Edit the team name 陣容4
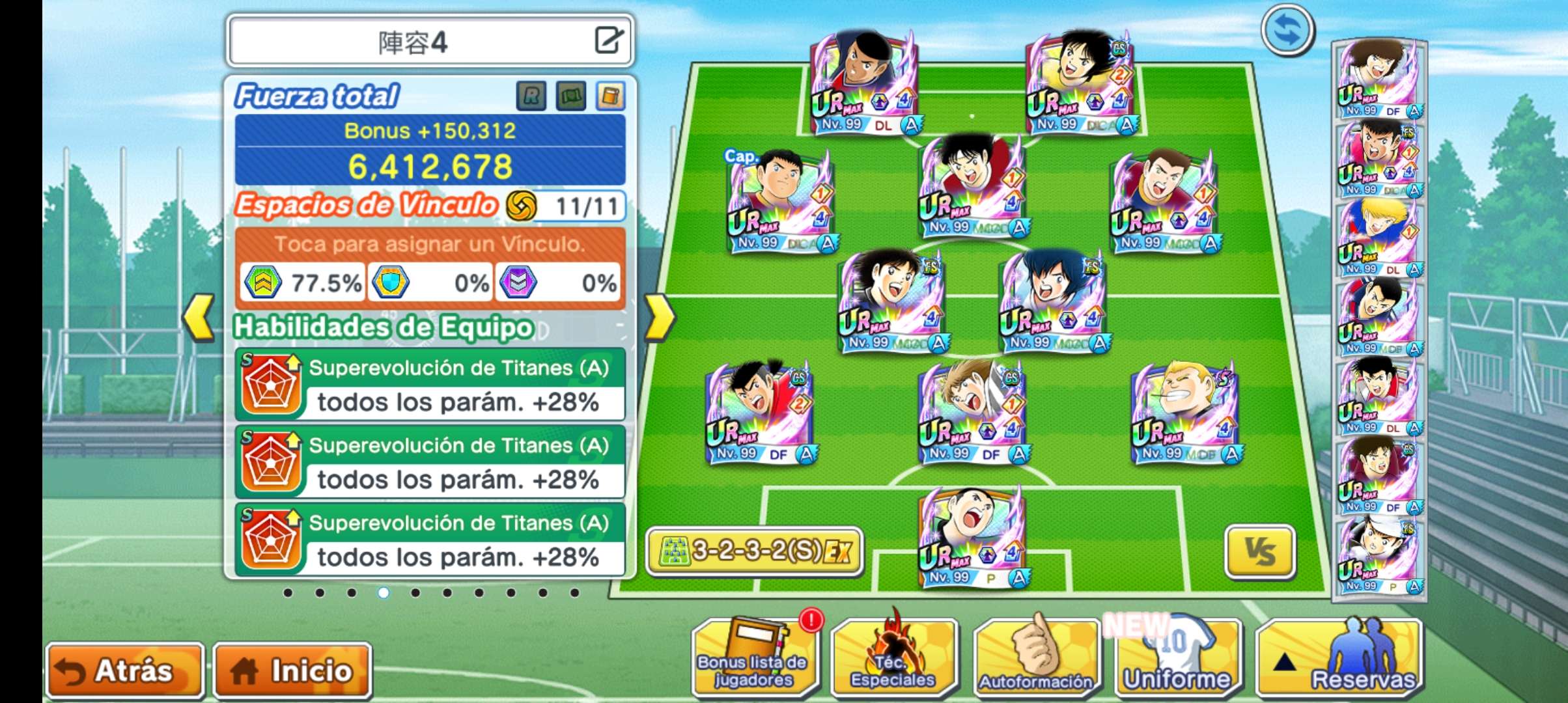The image size is (1568, 703). coord(609,40)
